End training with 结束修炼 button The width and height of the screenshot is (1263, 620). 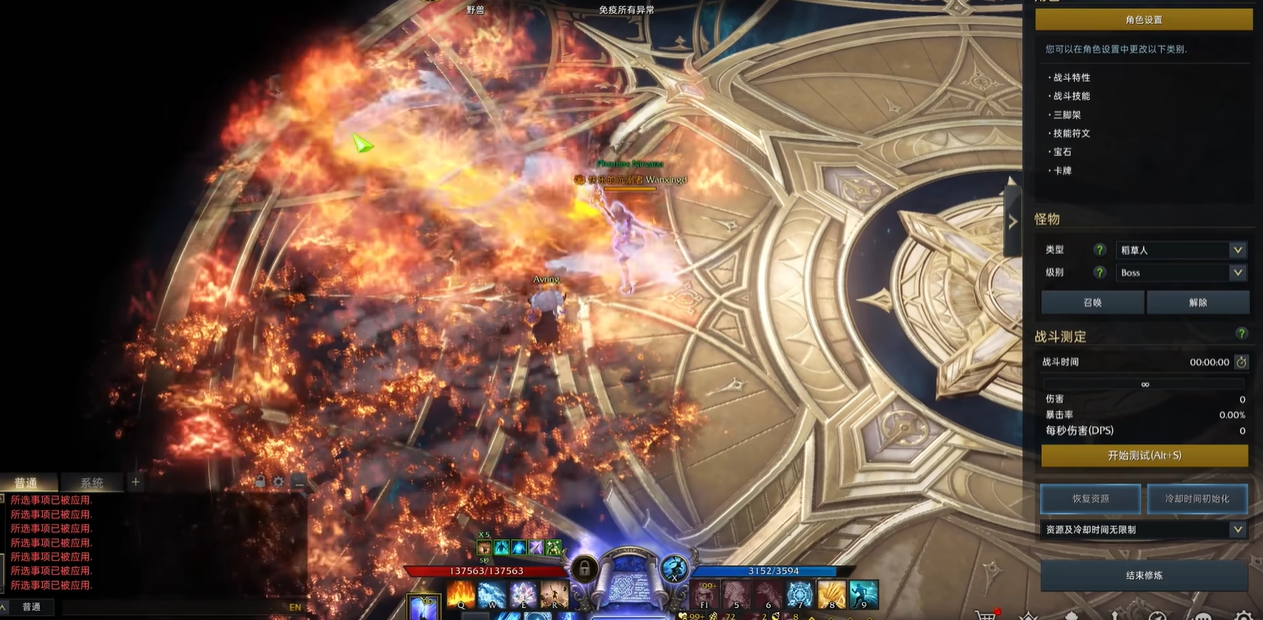[x=1144, y=576]
